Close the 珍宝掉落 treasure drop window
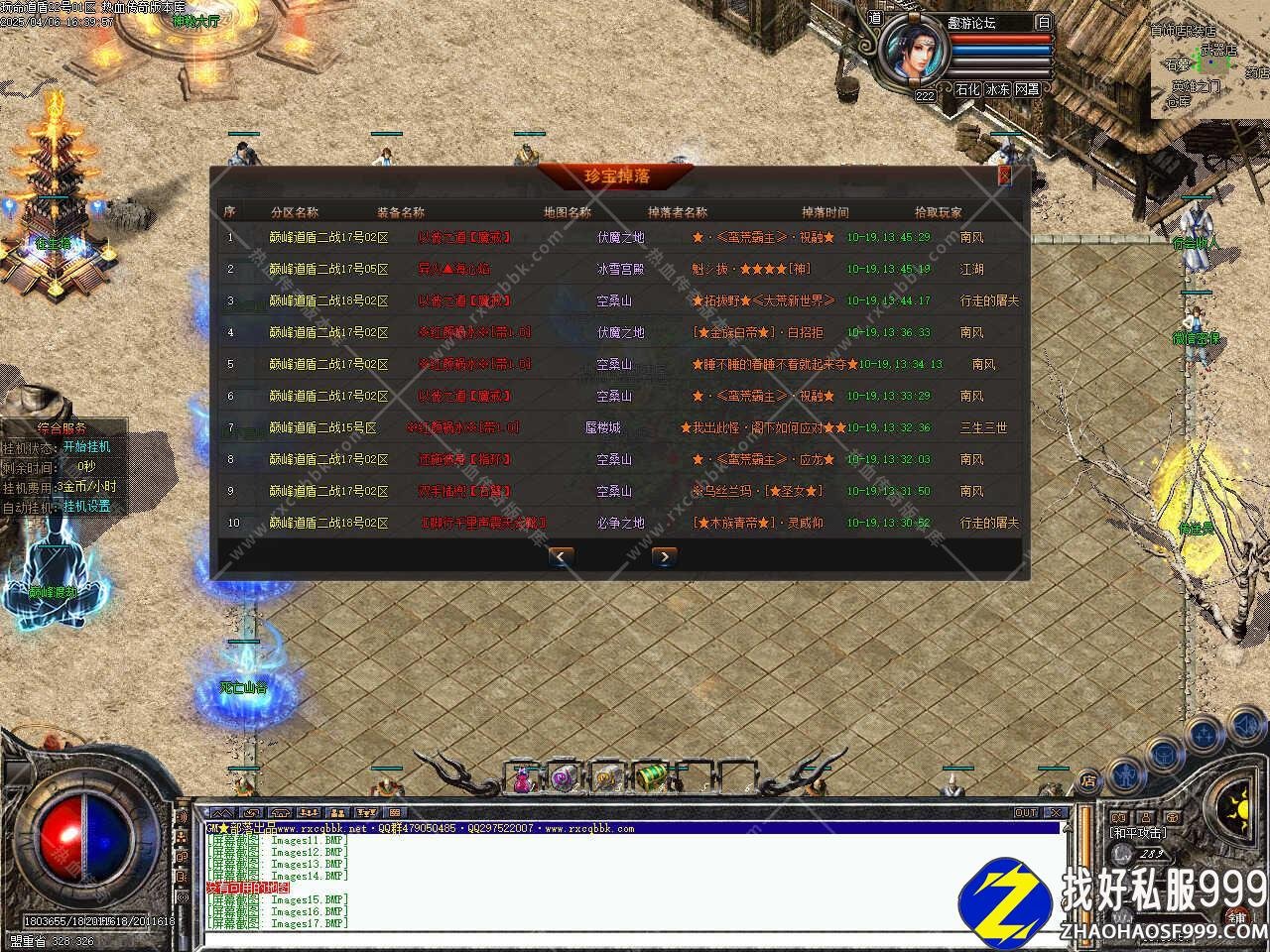1270x952 pixels. tap(1004, 176)
